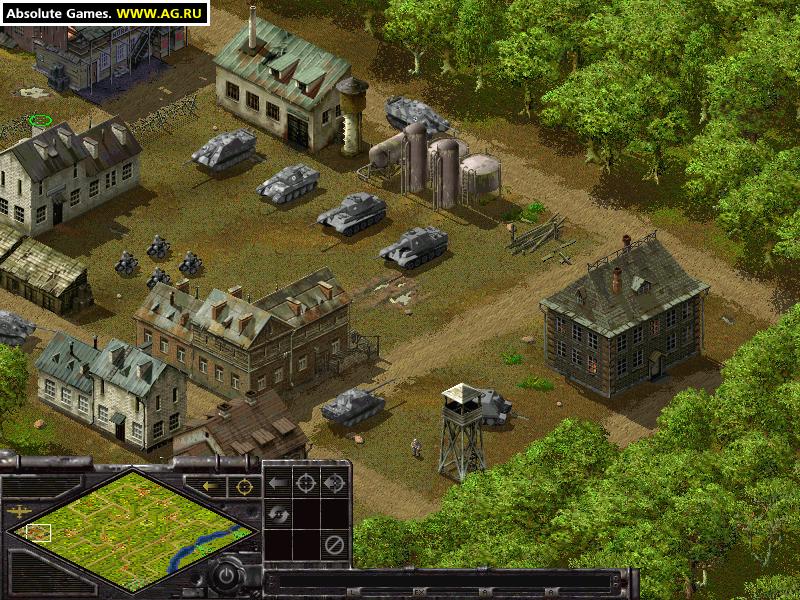Activate the crosshair-with-arrow command
This screenshot has width=800, height=600.
click(x=334, y=484)
